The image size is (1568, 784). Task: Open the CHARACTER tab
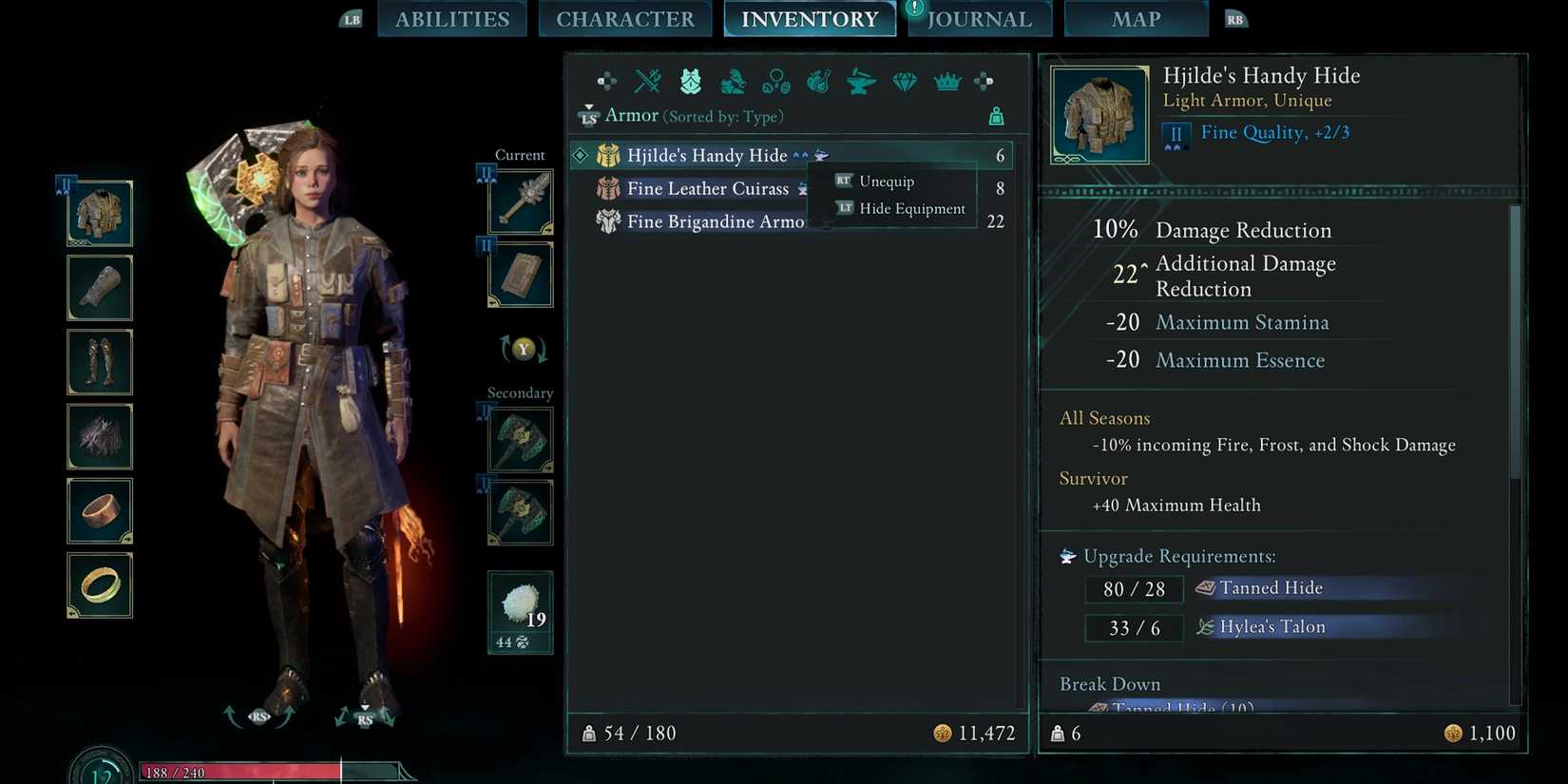coord(624,18)
